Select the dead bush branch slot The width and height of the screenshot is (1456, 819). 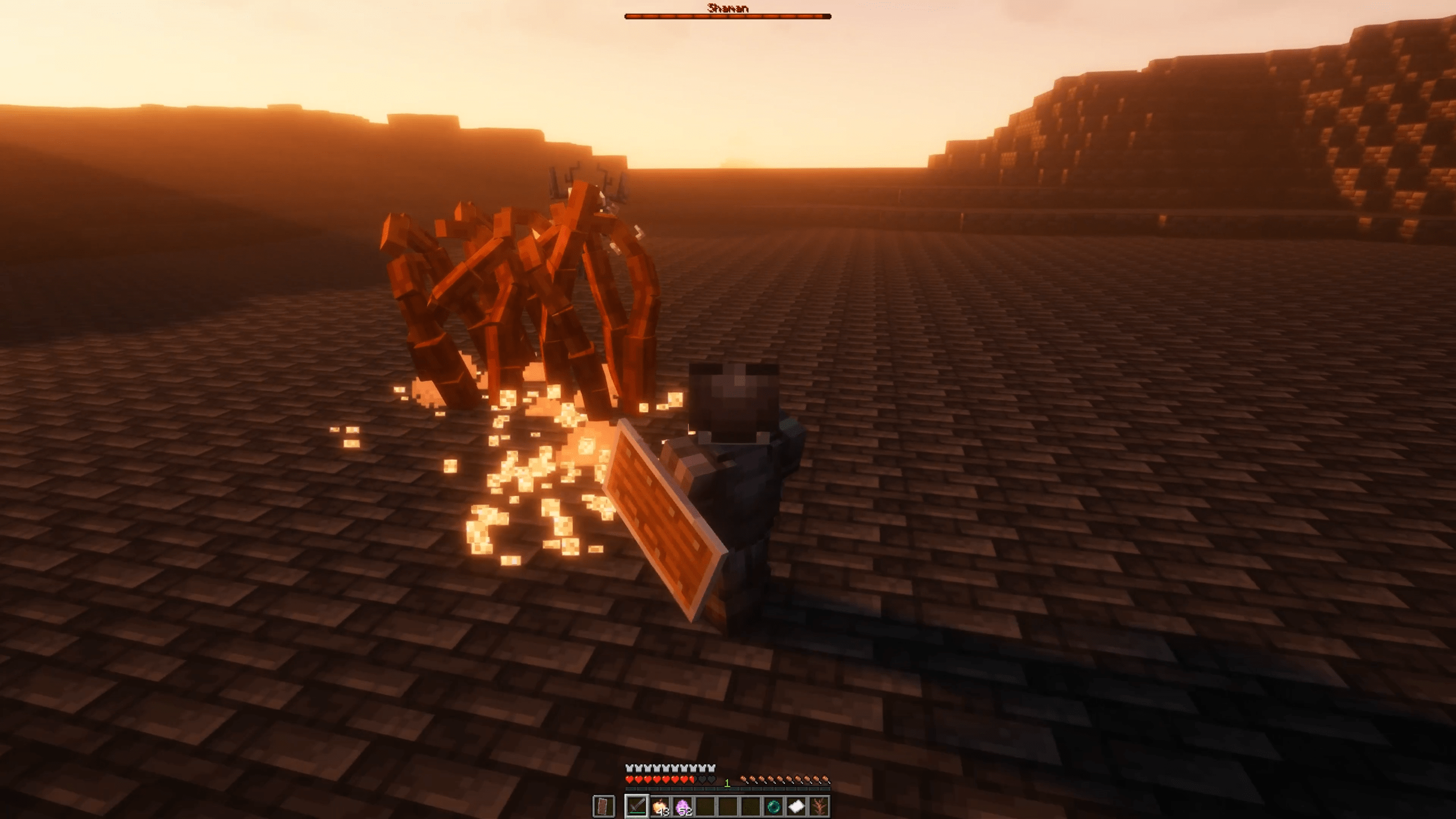[x=819, y=806]
